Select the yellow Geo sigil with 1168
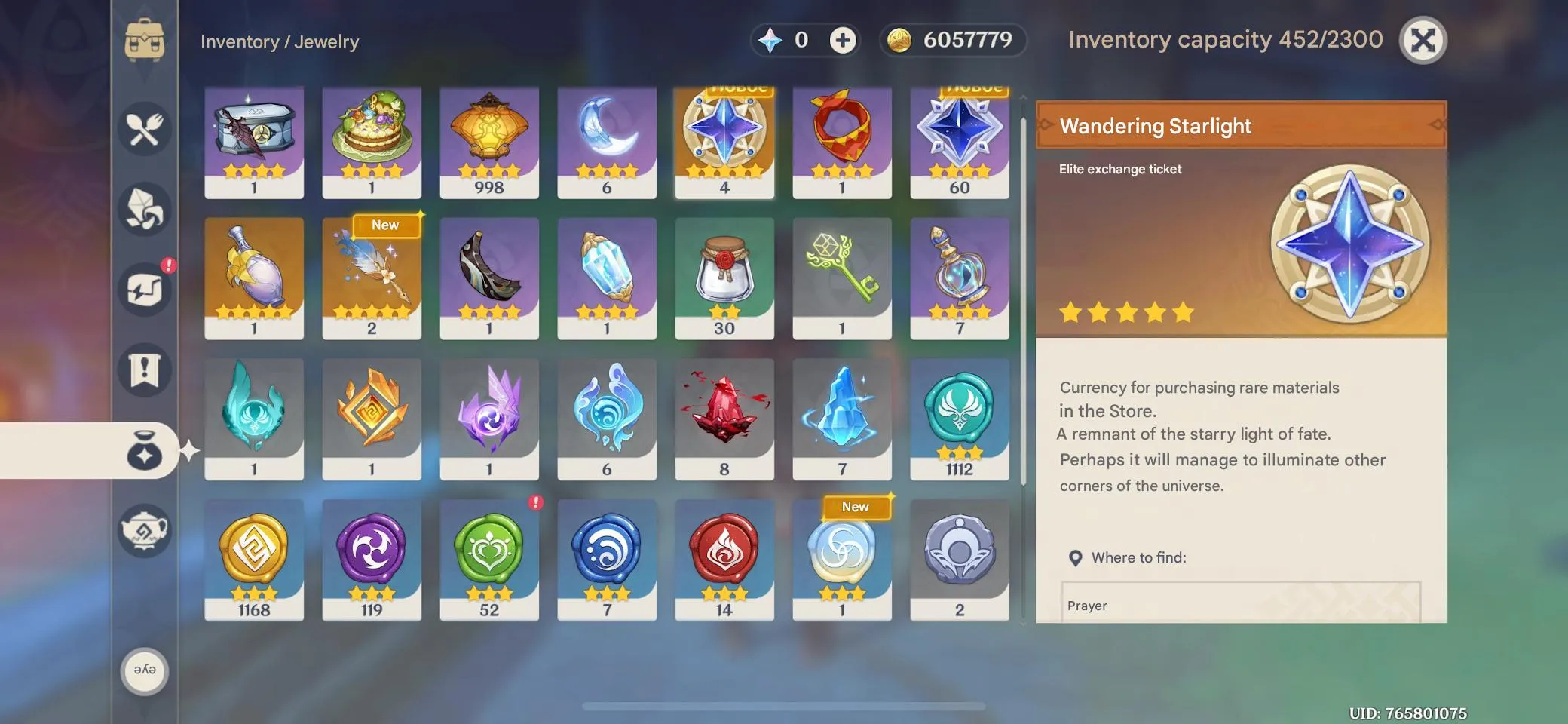 point(254,559)
